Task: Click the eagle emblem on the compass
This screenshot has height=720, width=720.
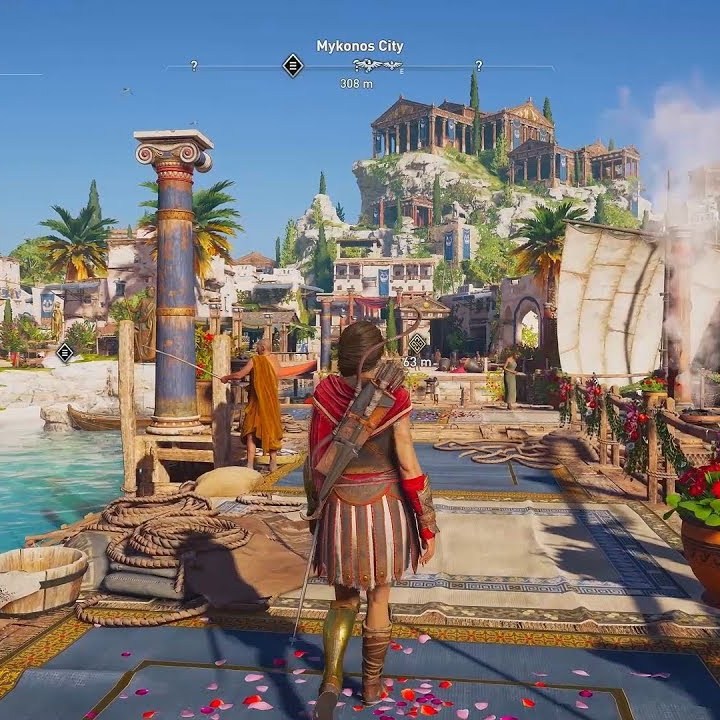Action: click(x=378, y=66)
